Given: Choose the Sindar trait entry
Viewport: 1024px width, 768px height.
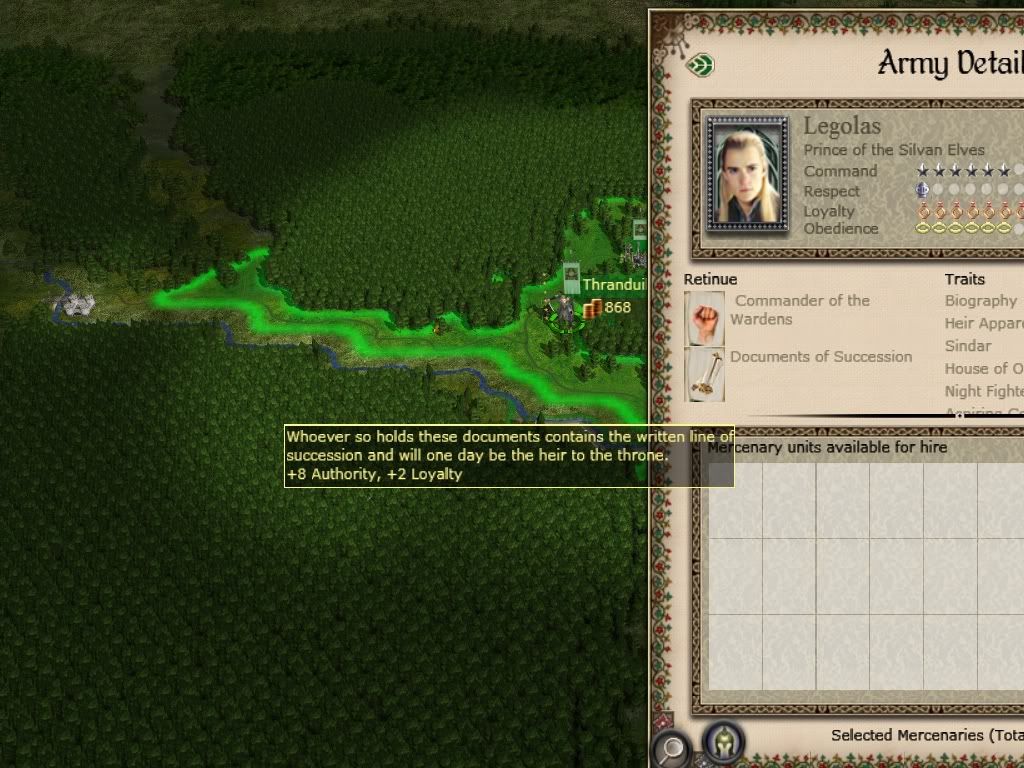Looking at the screenshot, I should (x=968, y=346).
